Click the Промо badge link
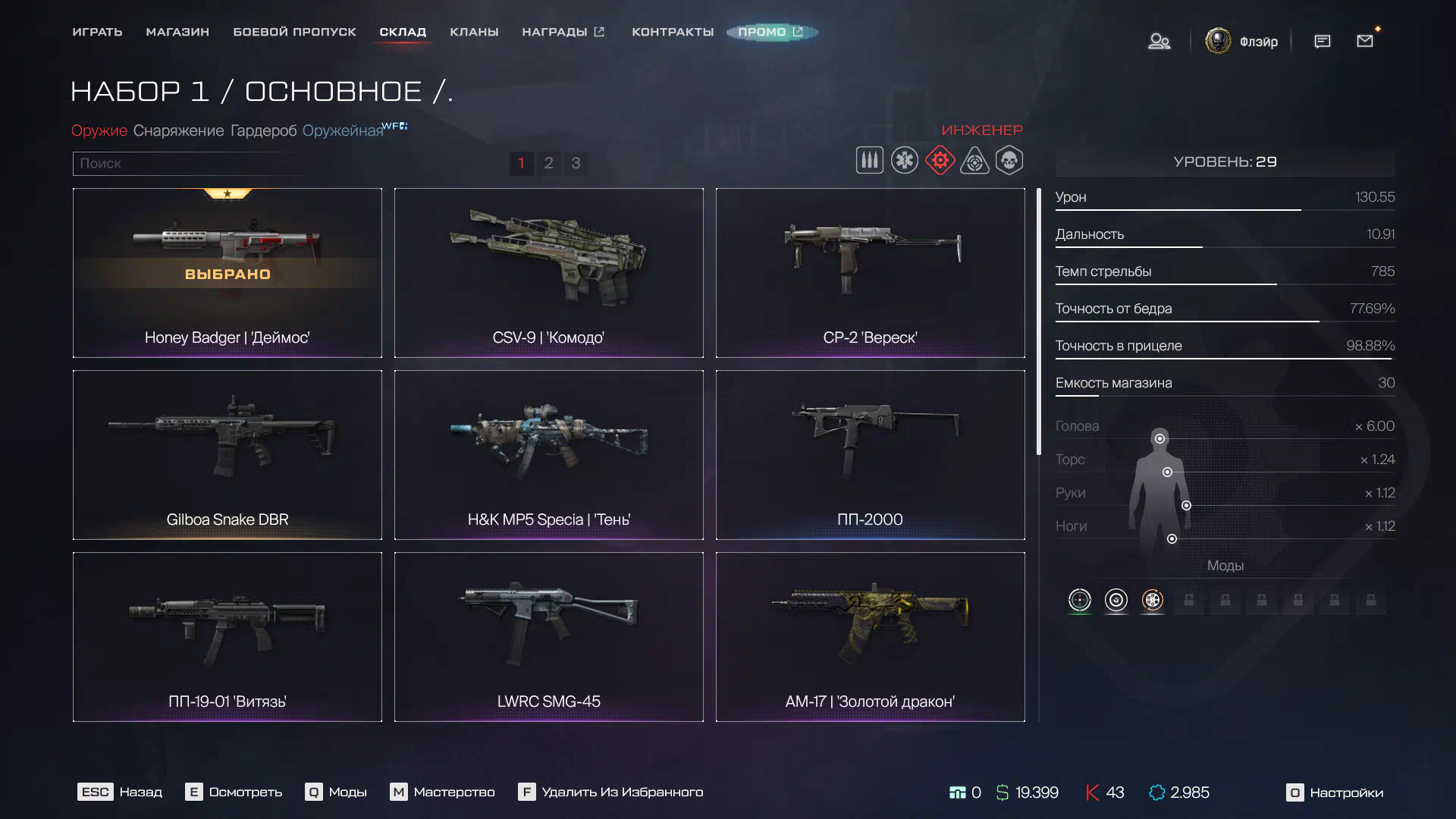The image size is (1456, 819). pos(770,32)
